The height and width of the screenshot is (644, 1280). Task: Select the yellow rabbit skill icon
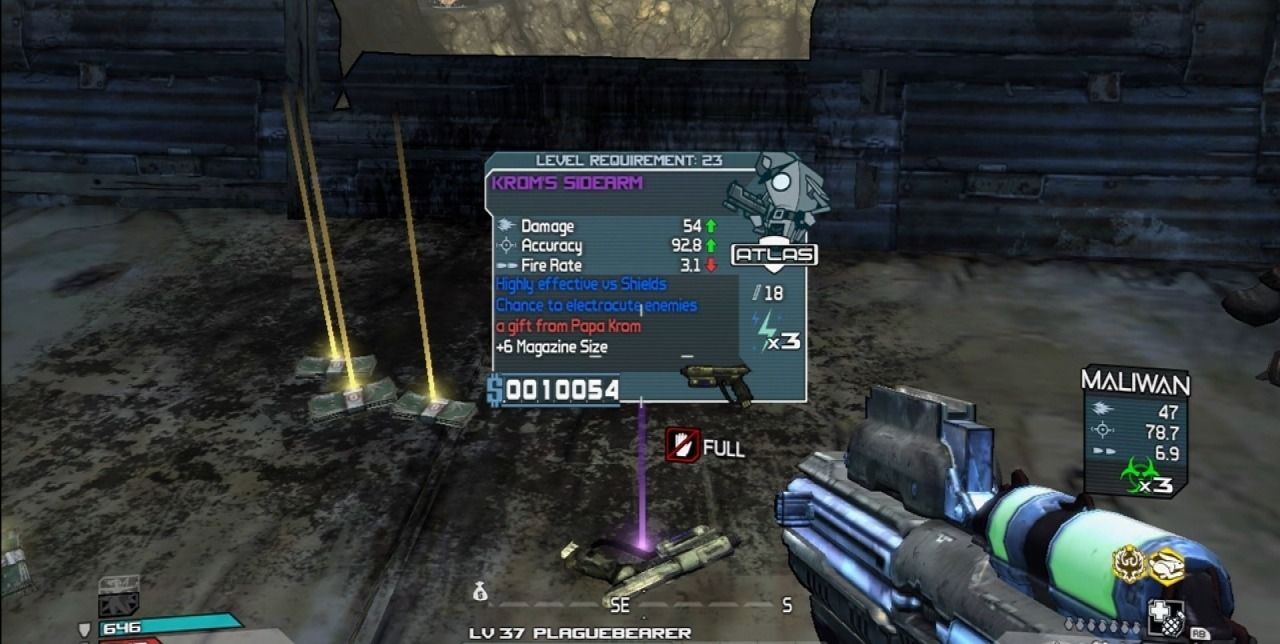click(x=1165, y=566)
